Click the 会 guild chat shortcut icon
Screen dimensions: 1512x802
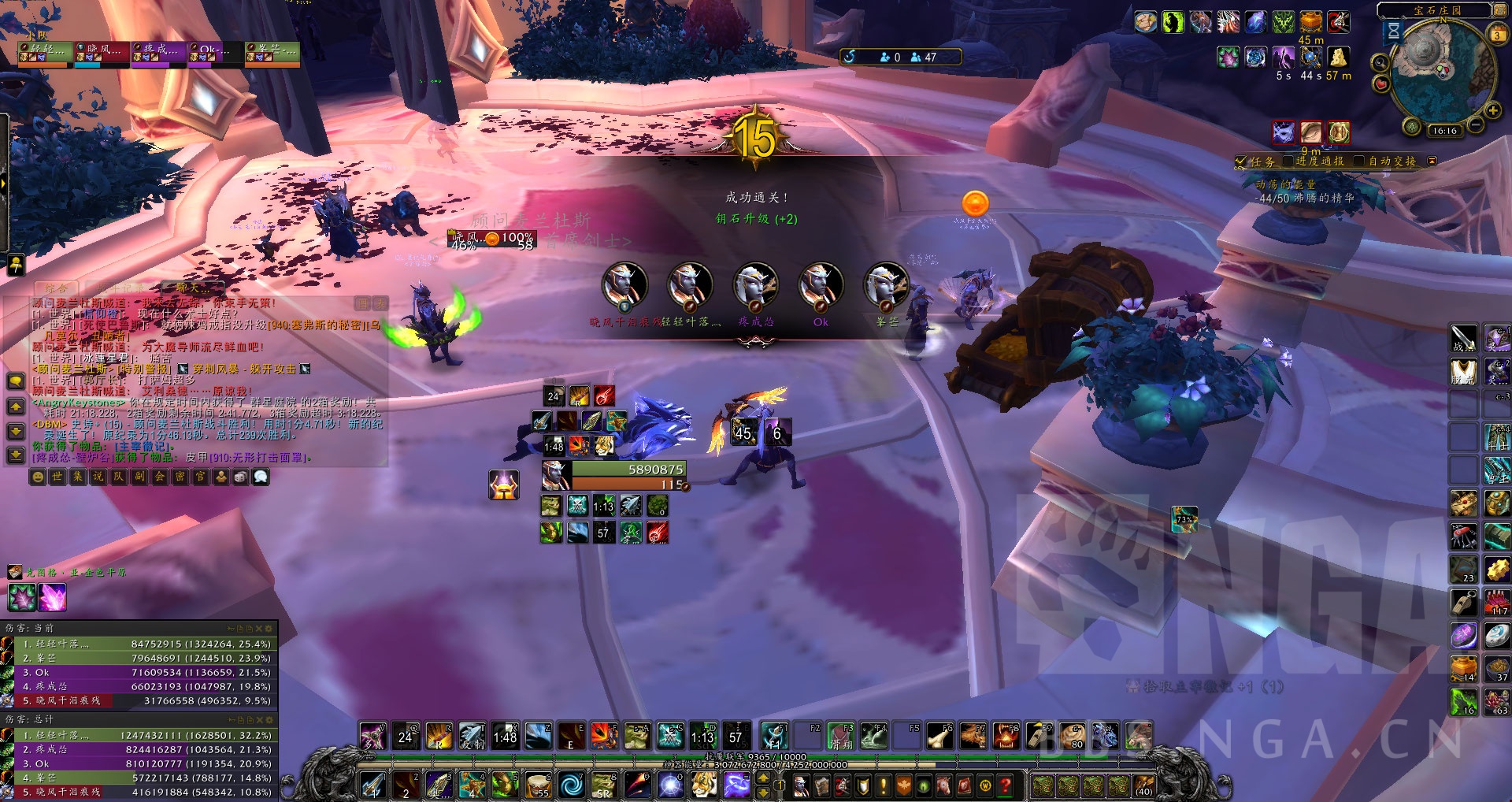click(x=159, y=476)
